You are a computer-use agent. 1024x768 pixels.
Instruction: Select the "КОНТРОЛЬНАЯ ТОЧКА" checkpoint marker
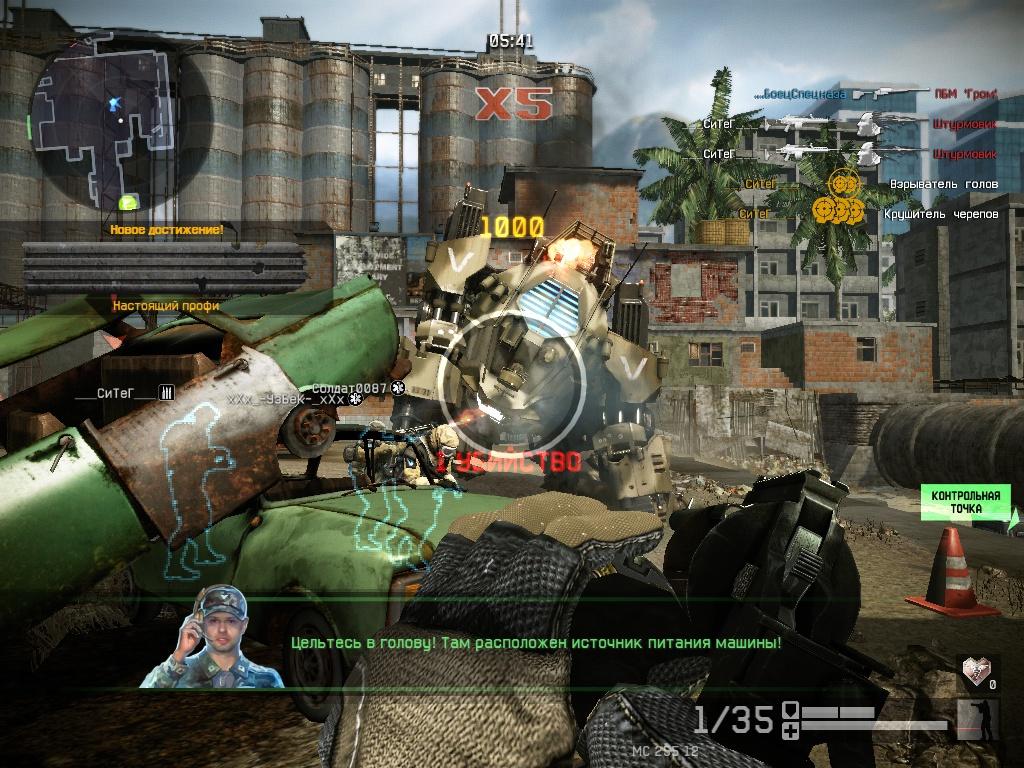(965, 502)
